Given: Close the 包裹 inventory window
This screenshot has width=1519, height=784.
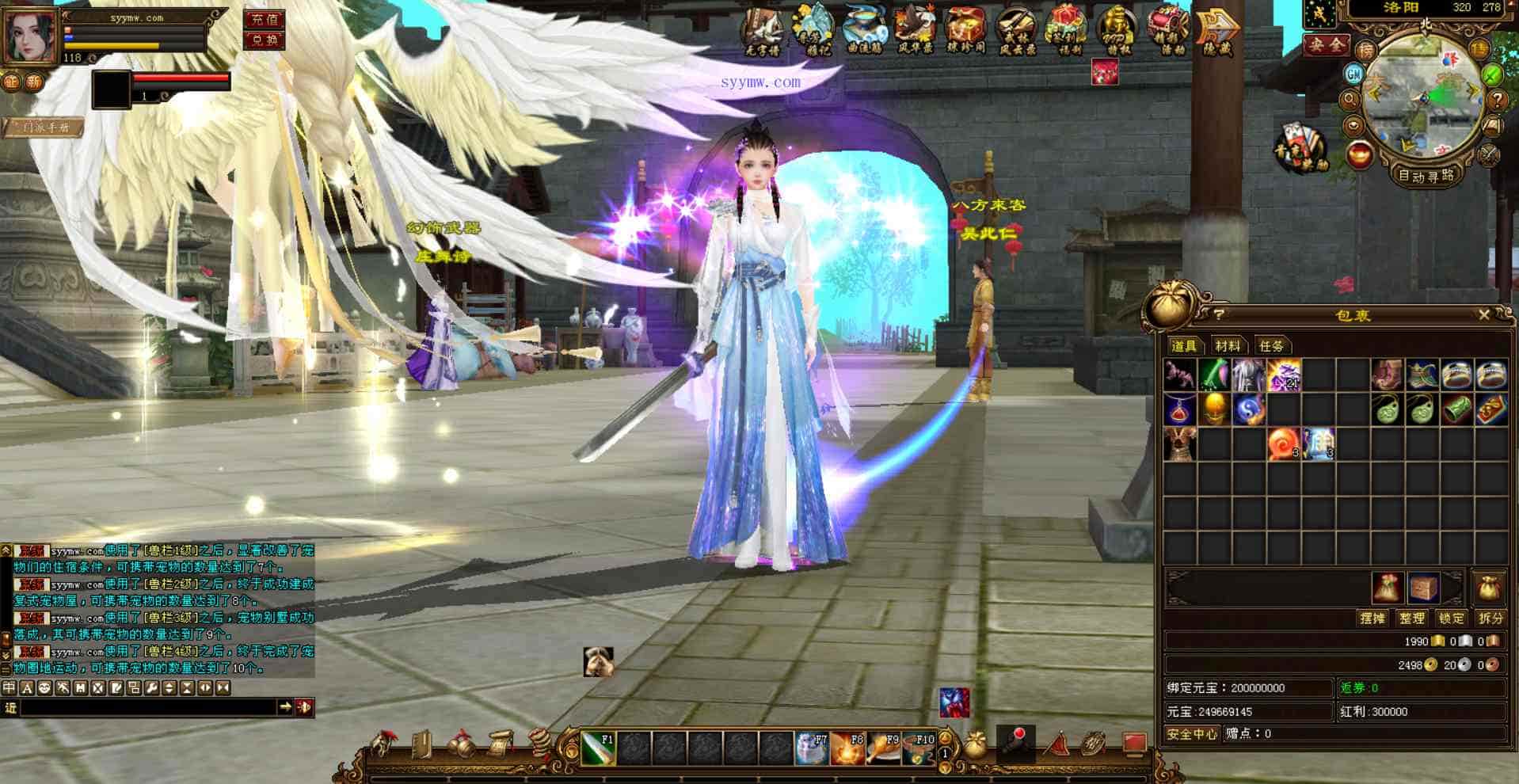Looking at the screenshot, I should click(x=1483, y=315).
